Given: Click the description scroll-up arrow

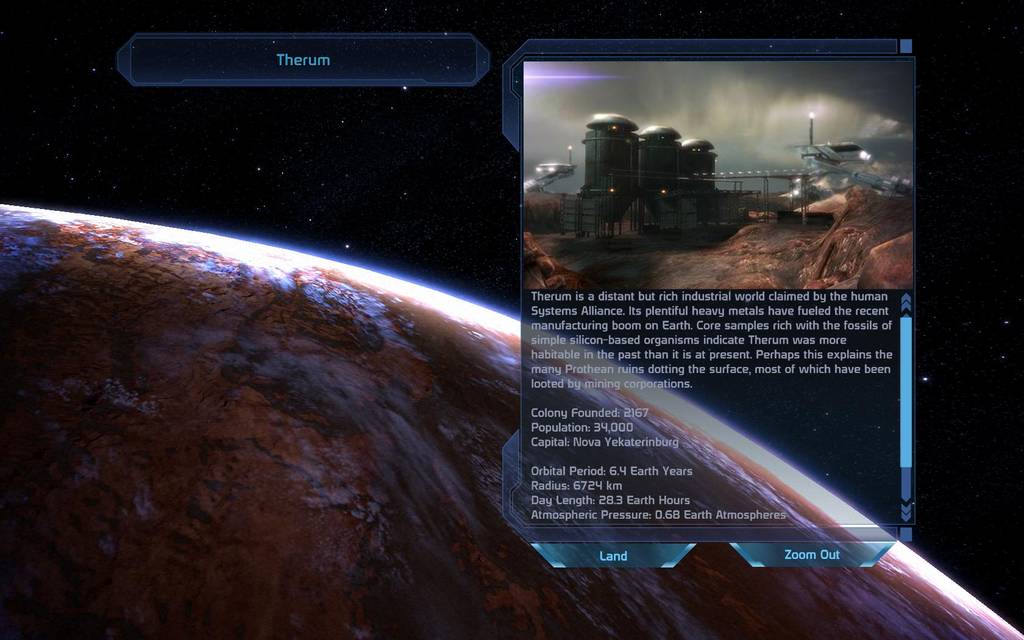Looking at the screenshot, I should (x=906, y=302).
